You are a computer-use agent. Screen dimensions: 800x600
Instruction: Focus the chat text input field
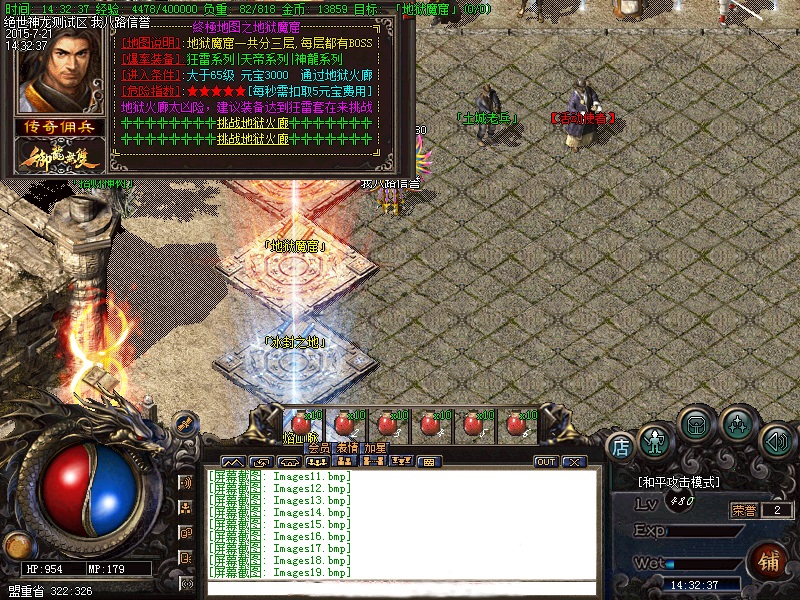[x=400, y=588]
